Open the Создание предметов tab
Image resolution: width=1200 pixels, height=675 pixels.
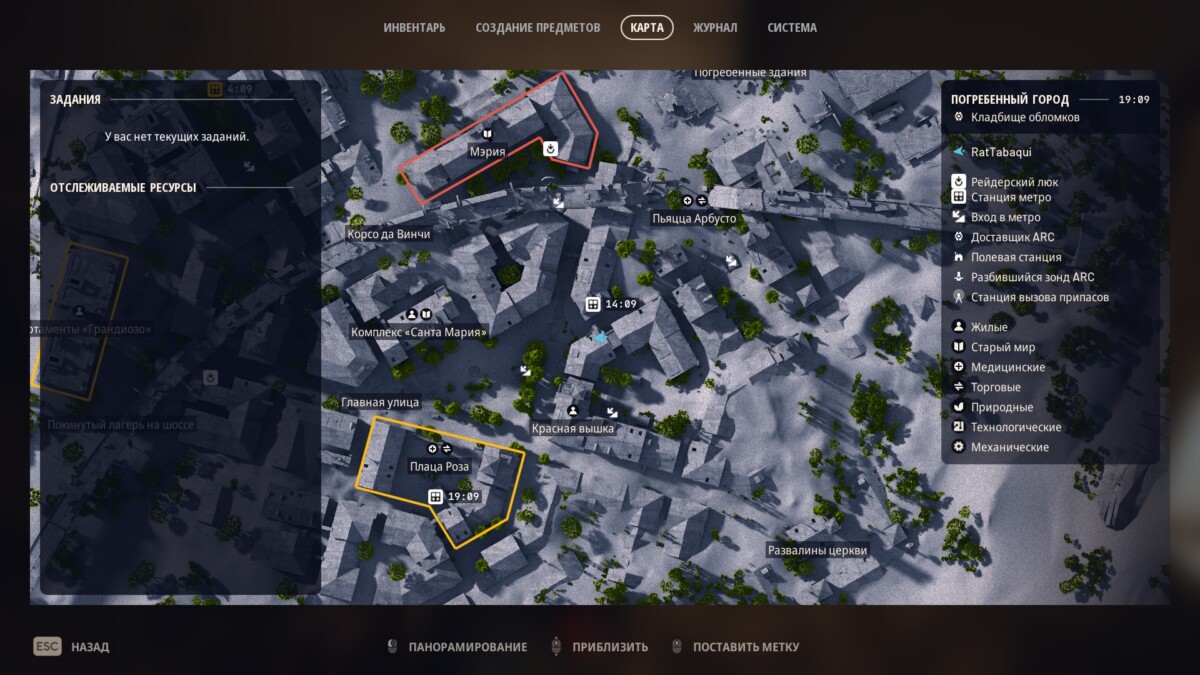pyautogui.click(x=540, y=28)
